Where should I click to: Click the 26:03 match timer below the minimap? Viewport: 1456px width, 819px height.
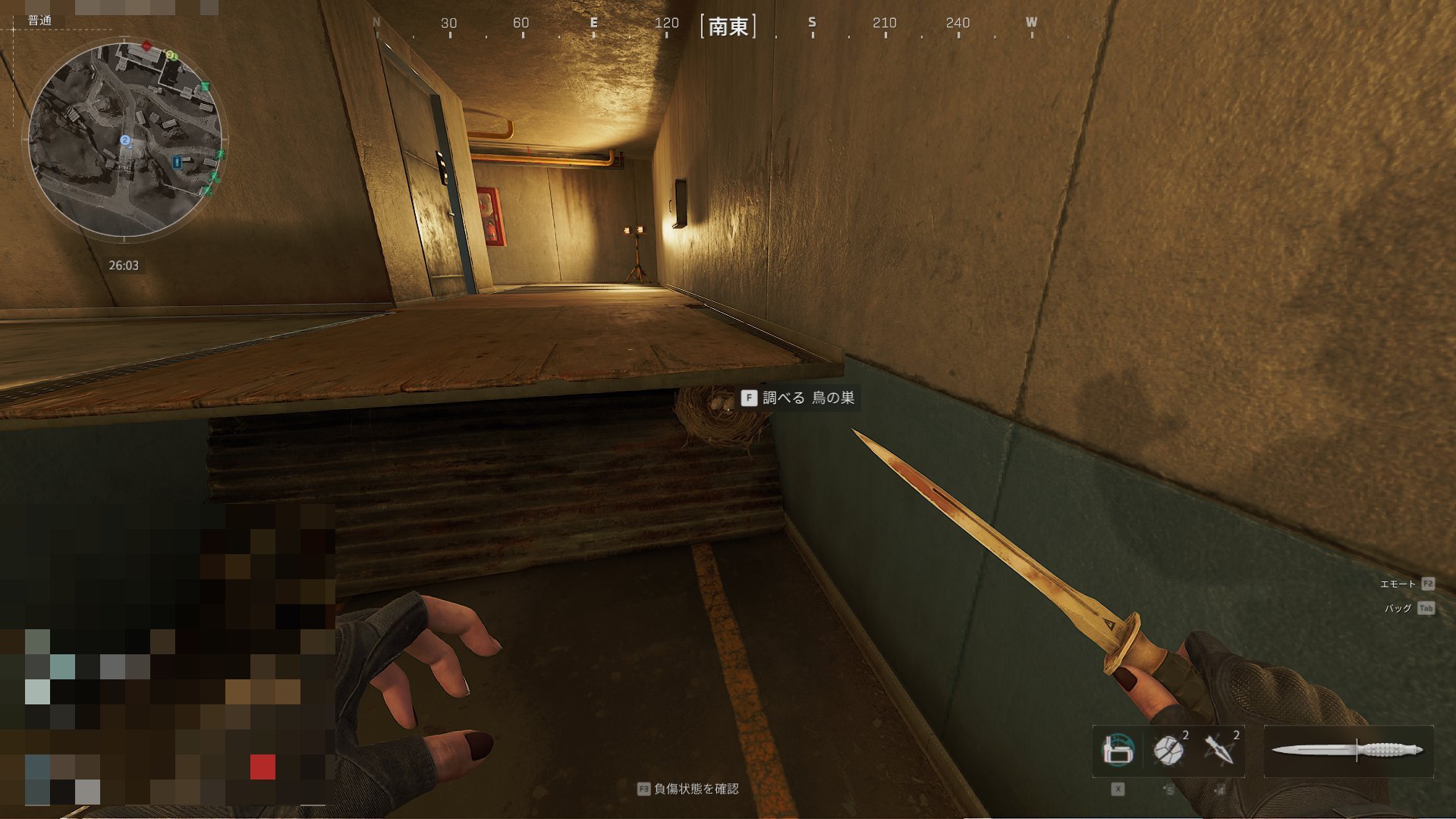124,264
